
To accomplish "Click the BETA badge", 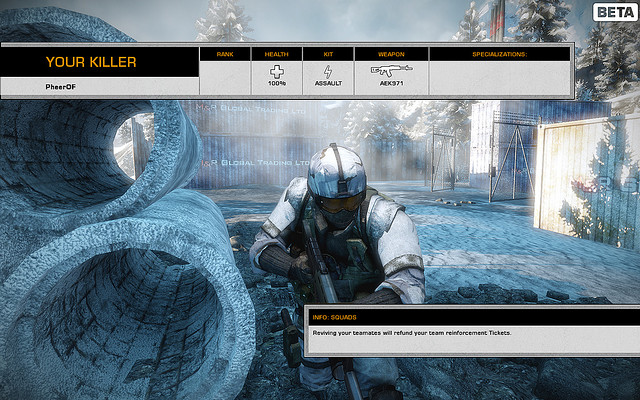I will coord(612,12).
